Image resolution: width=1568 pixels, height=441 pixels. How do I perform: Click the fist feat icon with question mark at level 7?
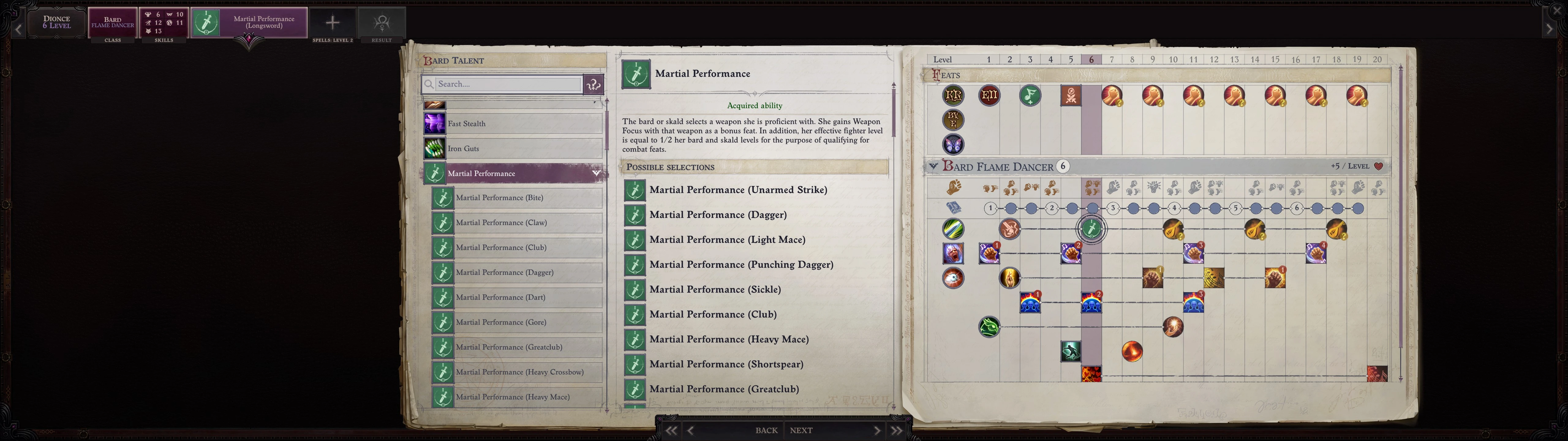(1112, 96)
